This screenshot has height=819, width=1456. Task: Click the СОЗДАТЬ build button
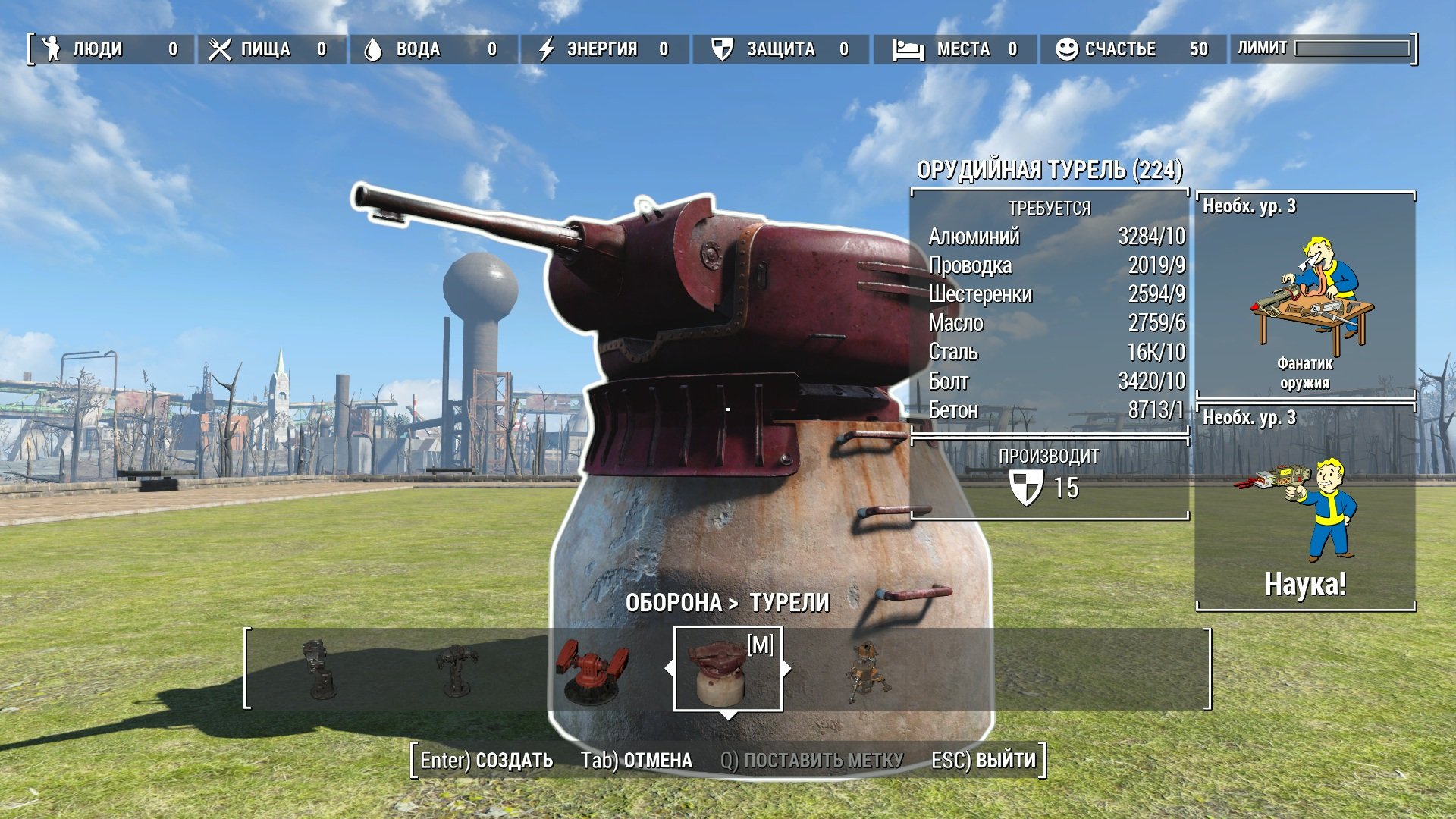click(487, 761)
